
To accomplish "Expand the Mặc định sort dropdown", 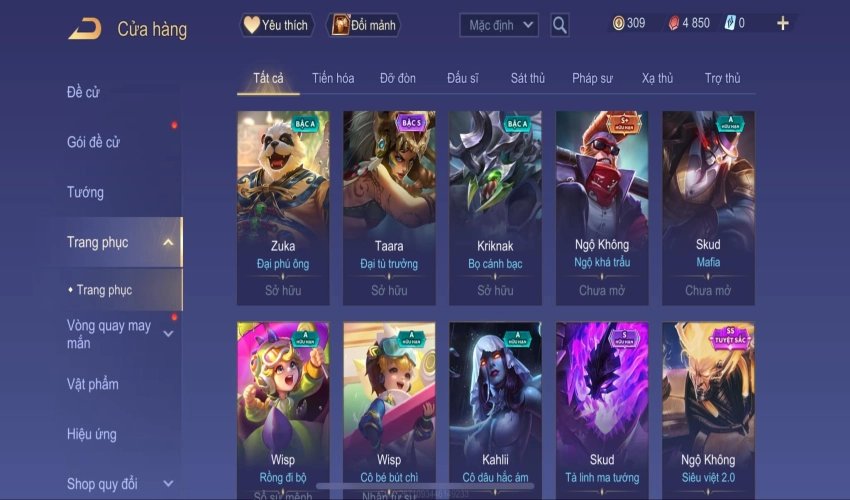I will [x=499, y=24].
